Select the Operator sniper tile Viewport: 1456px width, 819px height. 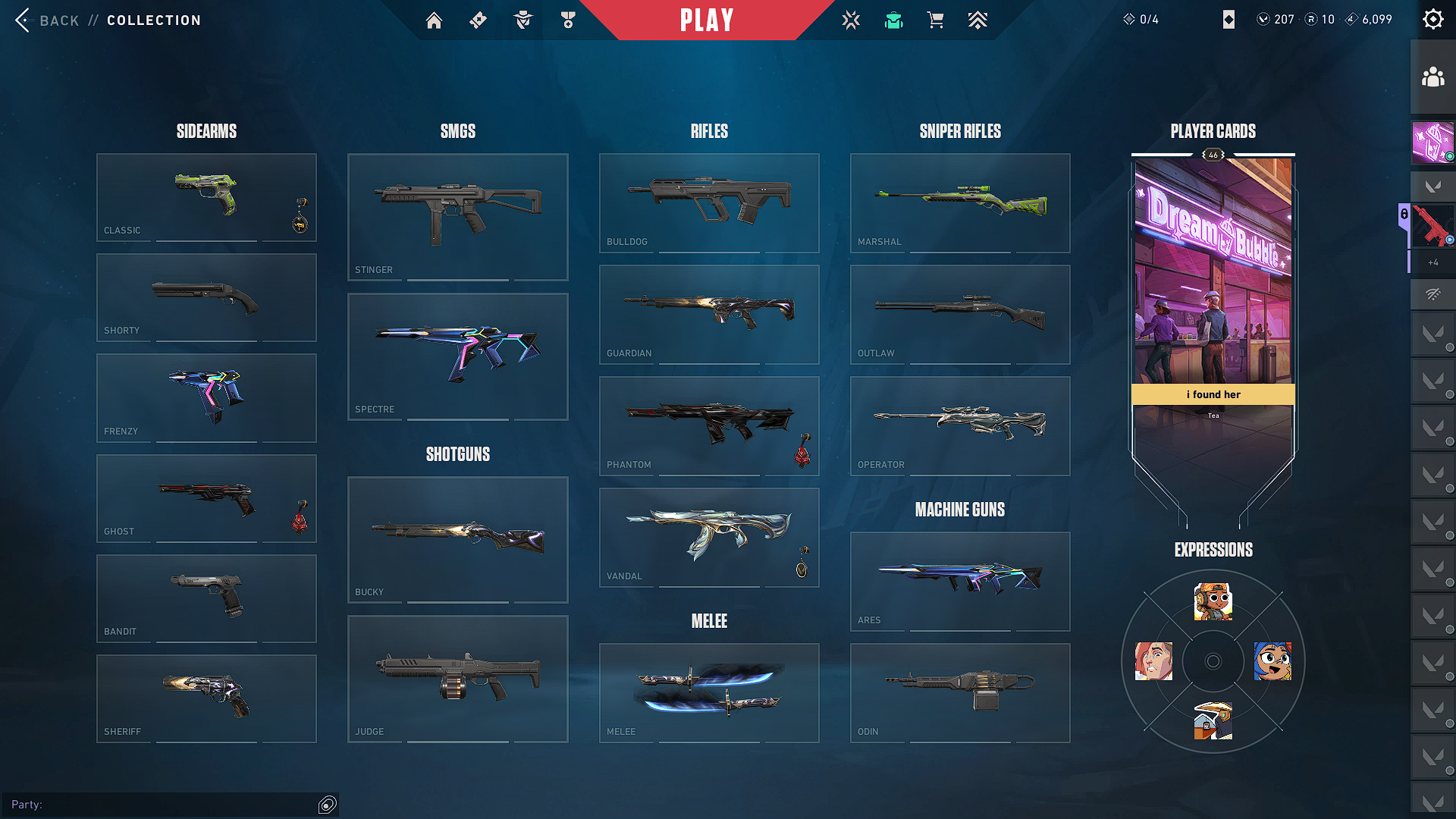click(960, 425)
